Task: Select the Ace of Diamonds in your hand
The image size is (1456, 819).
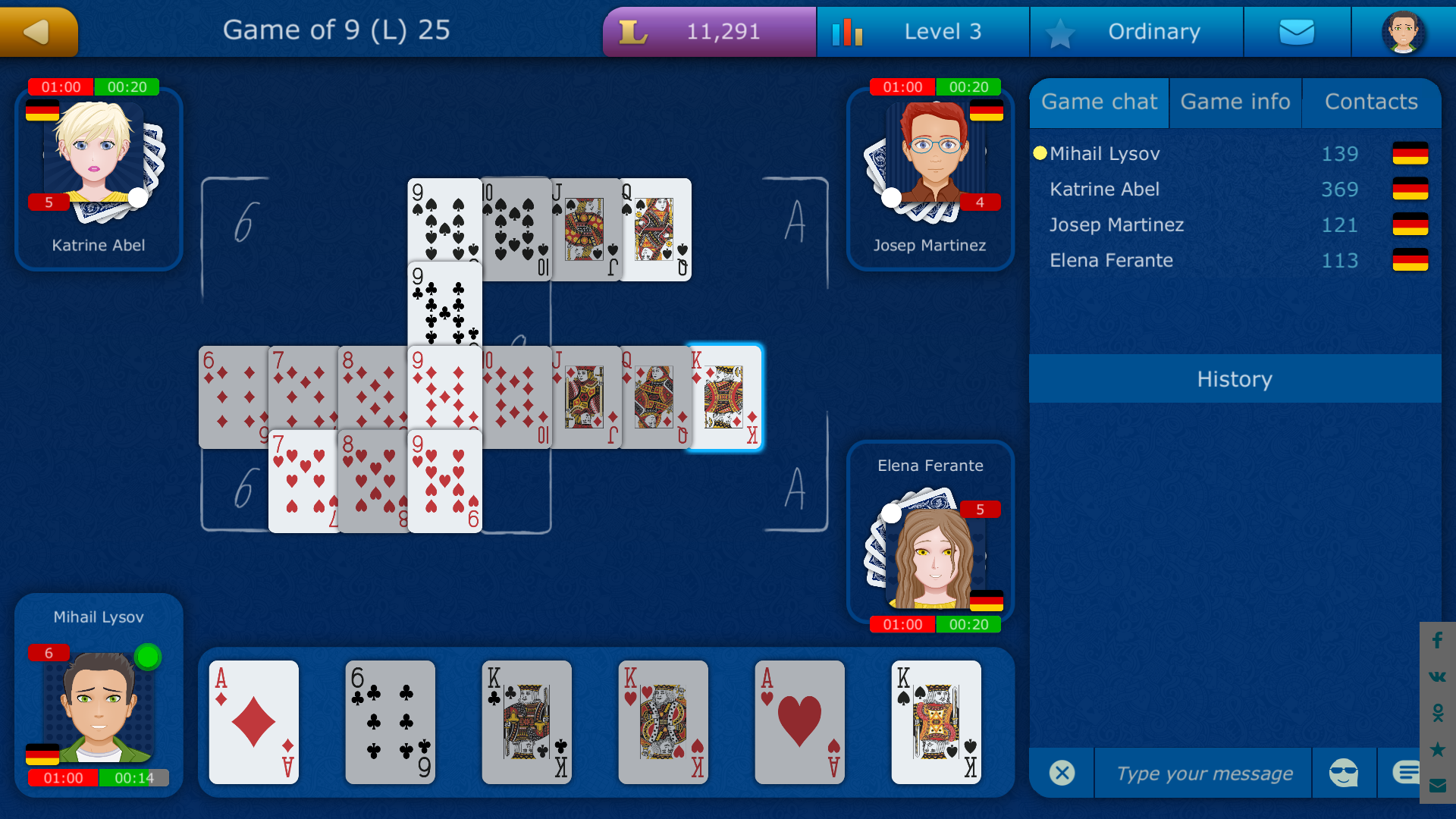Action: (x=253, y=723)
